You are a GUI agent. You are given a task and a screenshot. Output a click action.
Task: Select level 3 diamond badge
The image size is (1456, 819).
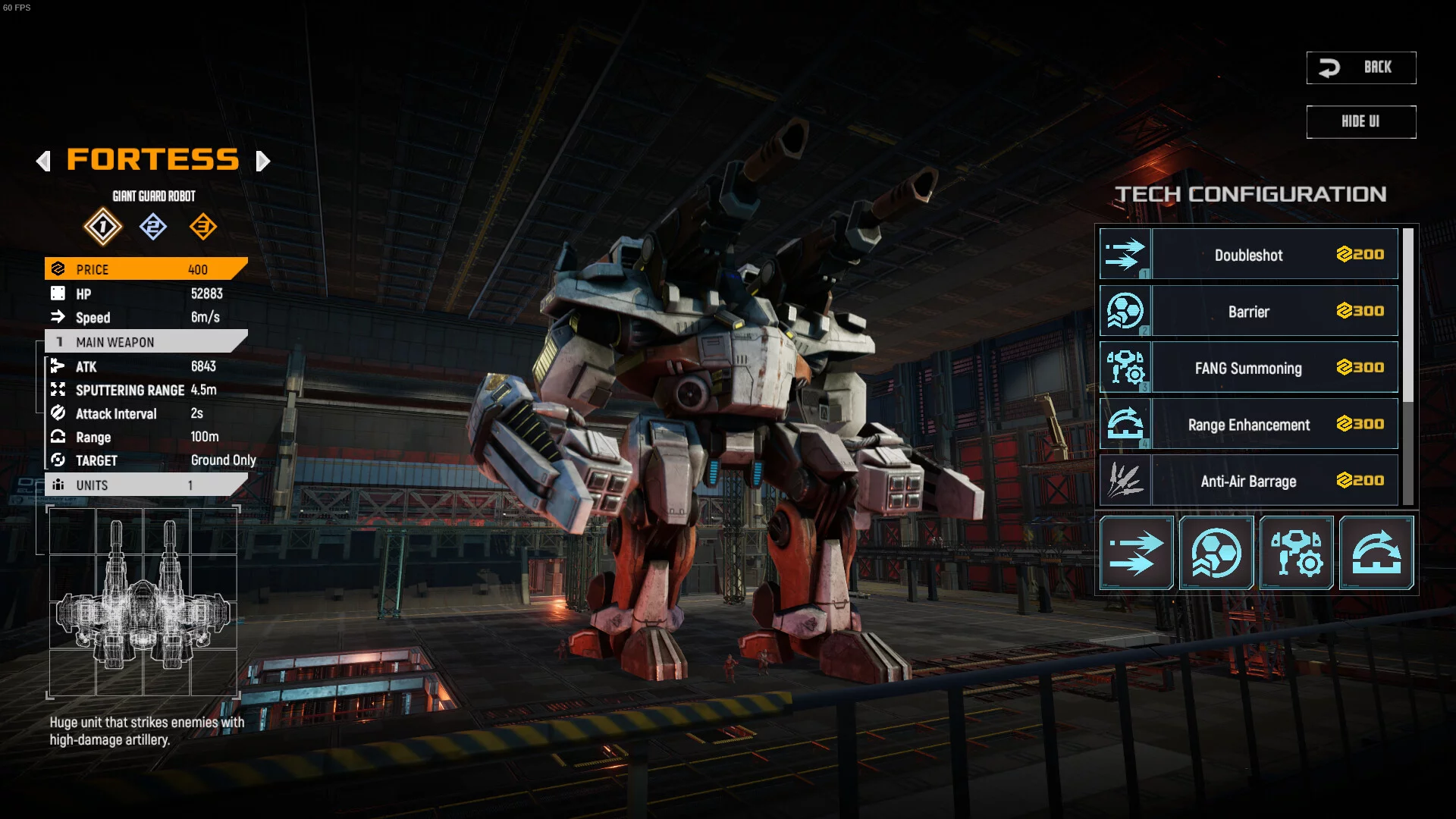(203, 226)
